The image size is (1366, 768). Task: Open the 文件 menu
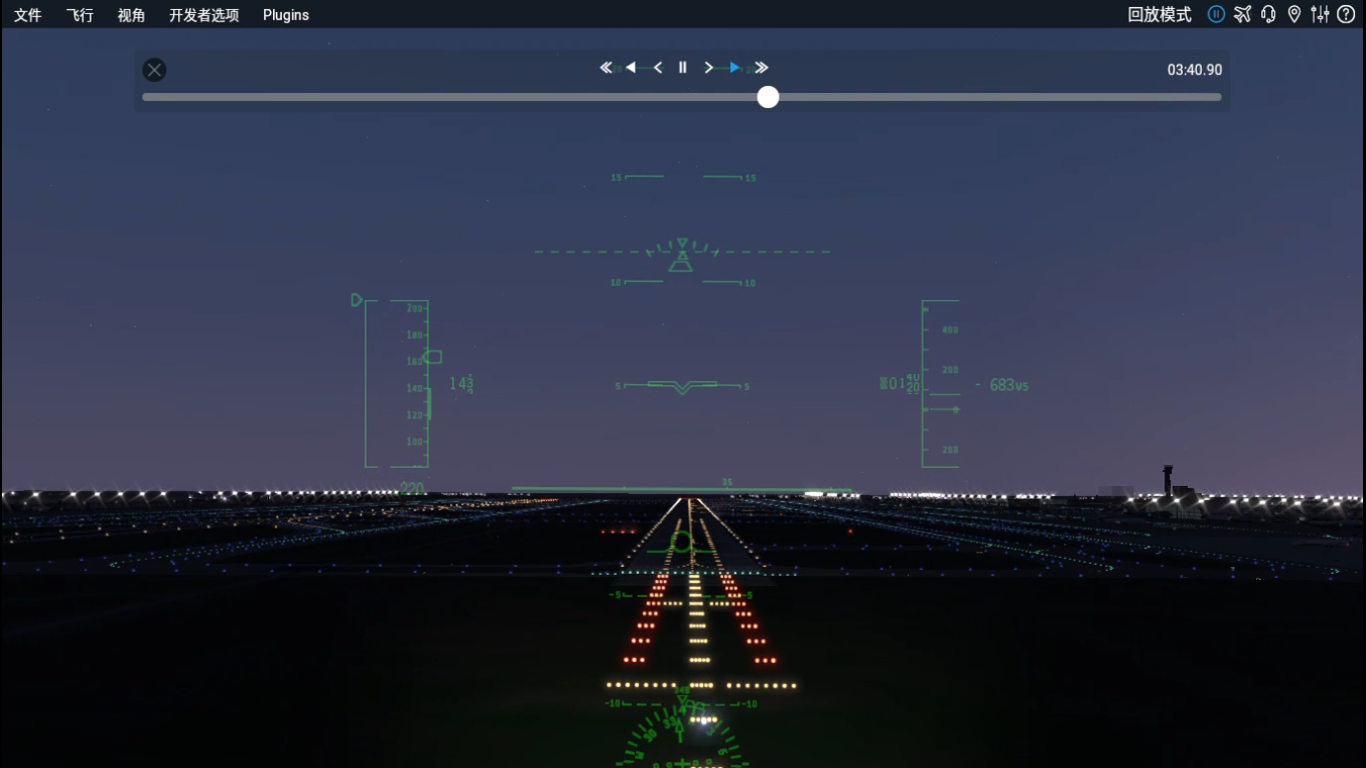(x=27, y=14)
